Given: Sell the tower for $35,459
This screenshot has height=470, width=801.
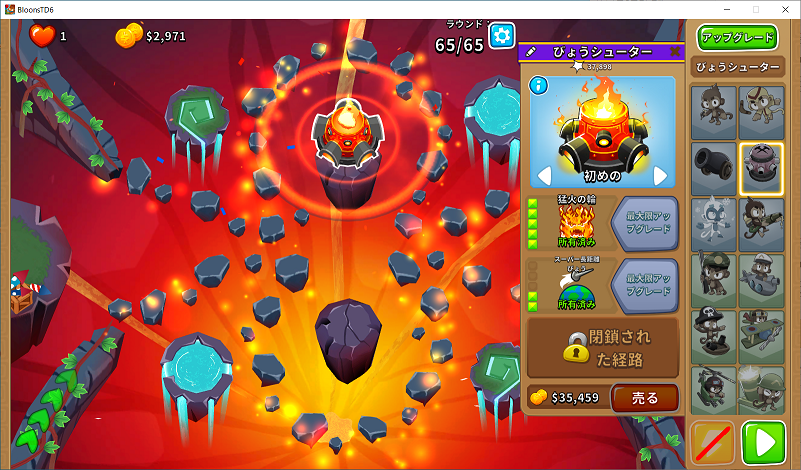Looking at the screenshot, I should tap(645, 397).
